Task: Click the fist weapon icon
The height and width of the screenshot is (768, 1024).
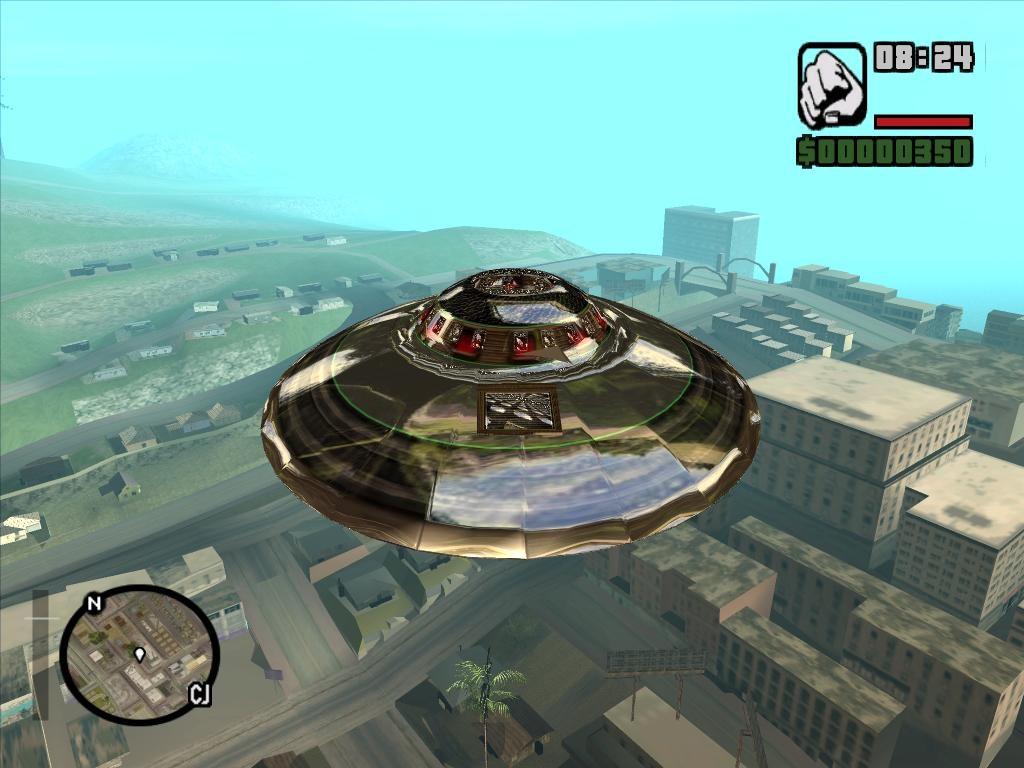Action: [831, 85]
